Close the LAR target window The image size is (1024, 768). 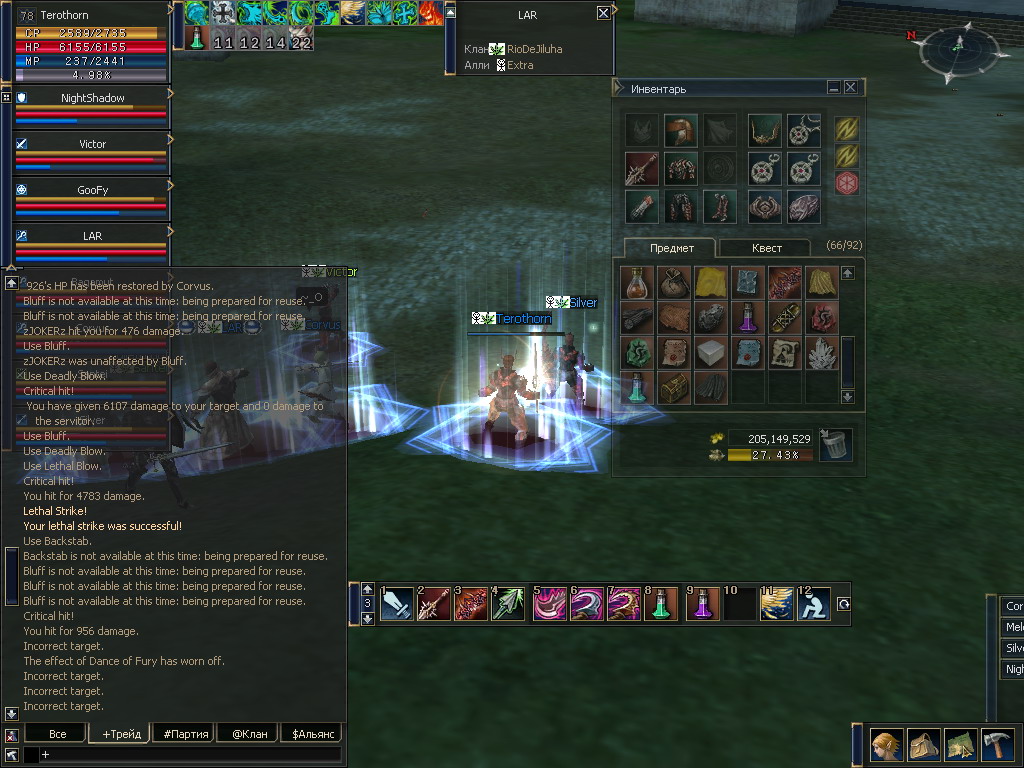point(603,14)
